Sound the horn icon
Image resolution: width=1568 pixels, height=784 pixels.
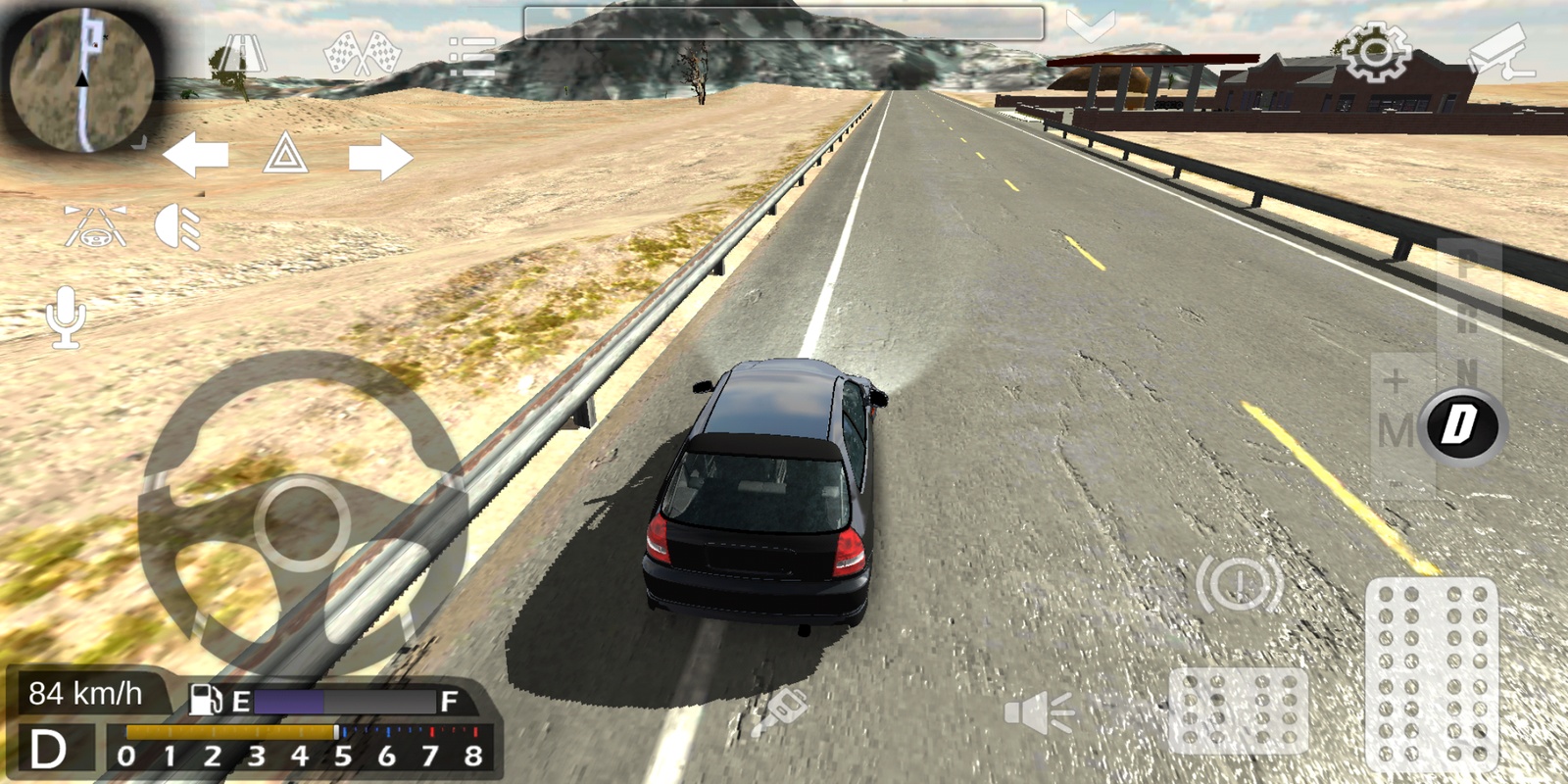point(1039,712)
